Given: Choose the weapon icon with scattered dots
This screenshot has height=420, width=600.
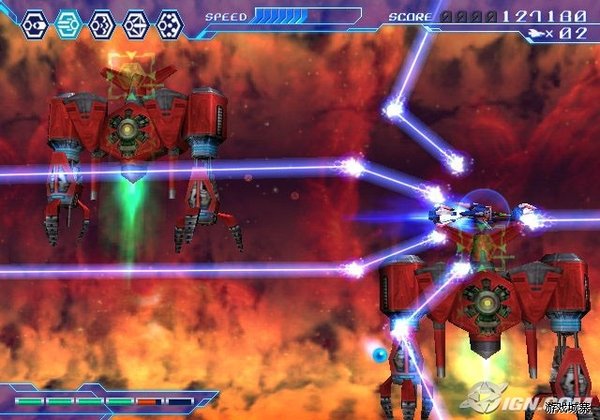Looking at the screenshot, I should pos(170,21).
